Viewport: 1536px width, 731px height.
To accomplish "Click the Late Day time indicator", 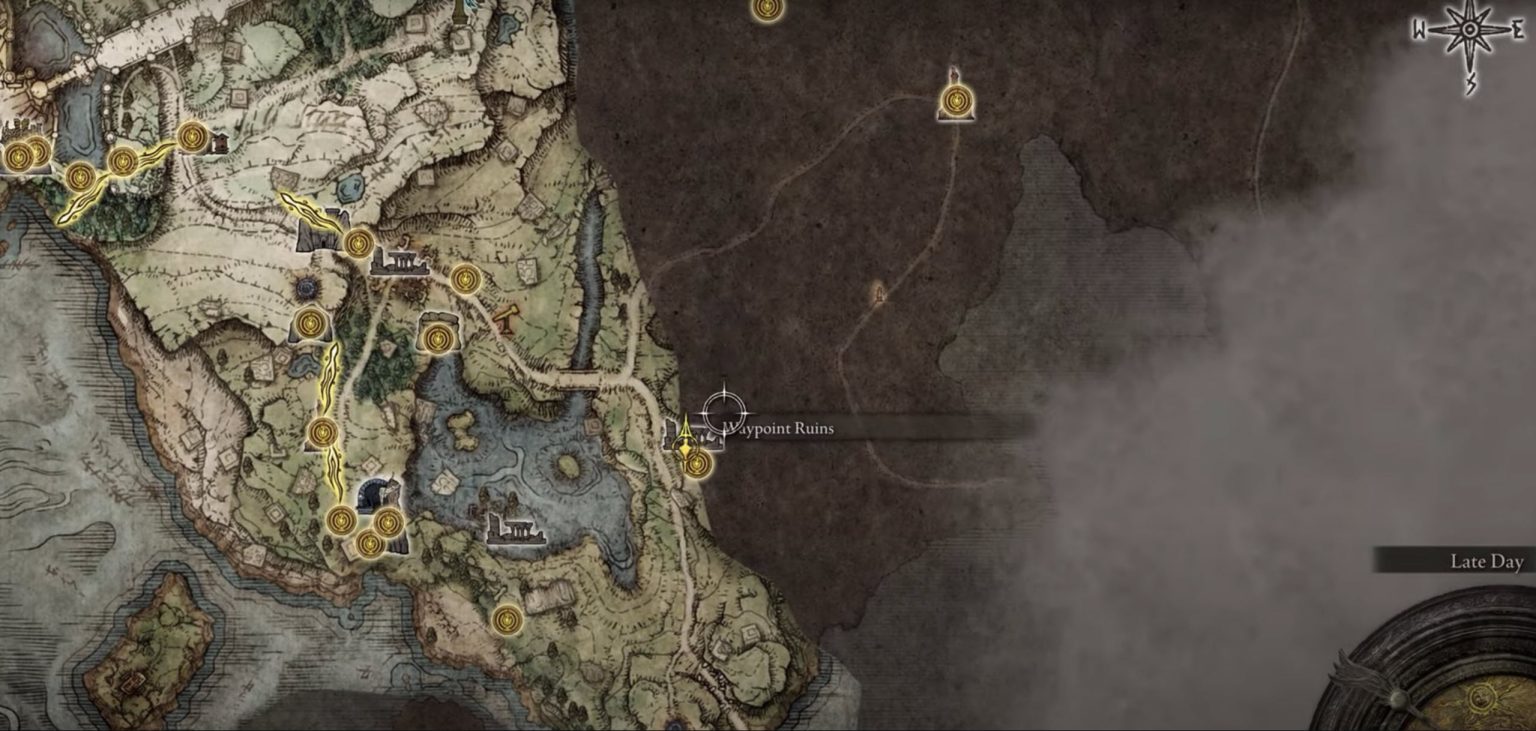I will [1487, 562].
